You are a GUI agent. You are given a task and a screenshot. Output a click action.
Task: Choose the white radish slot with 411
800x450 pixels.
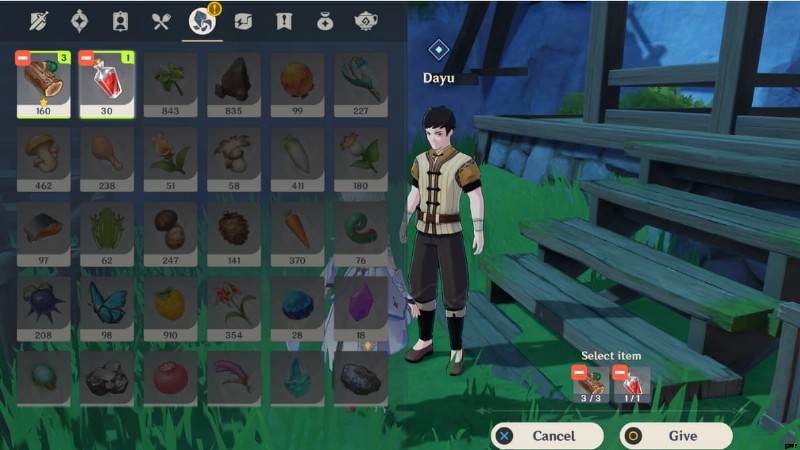(297, 159)
